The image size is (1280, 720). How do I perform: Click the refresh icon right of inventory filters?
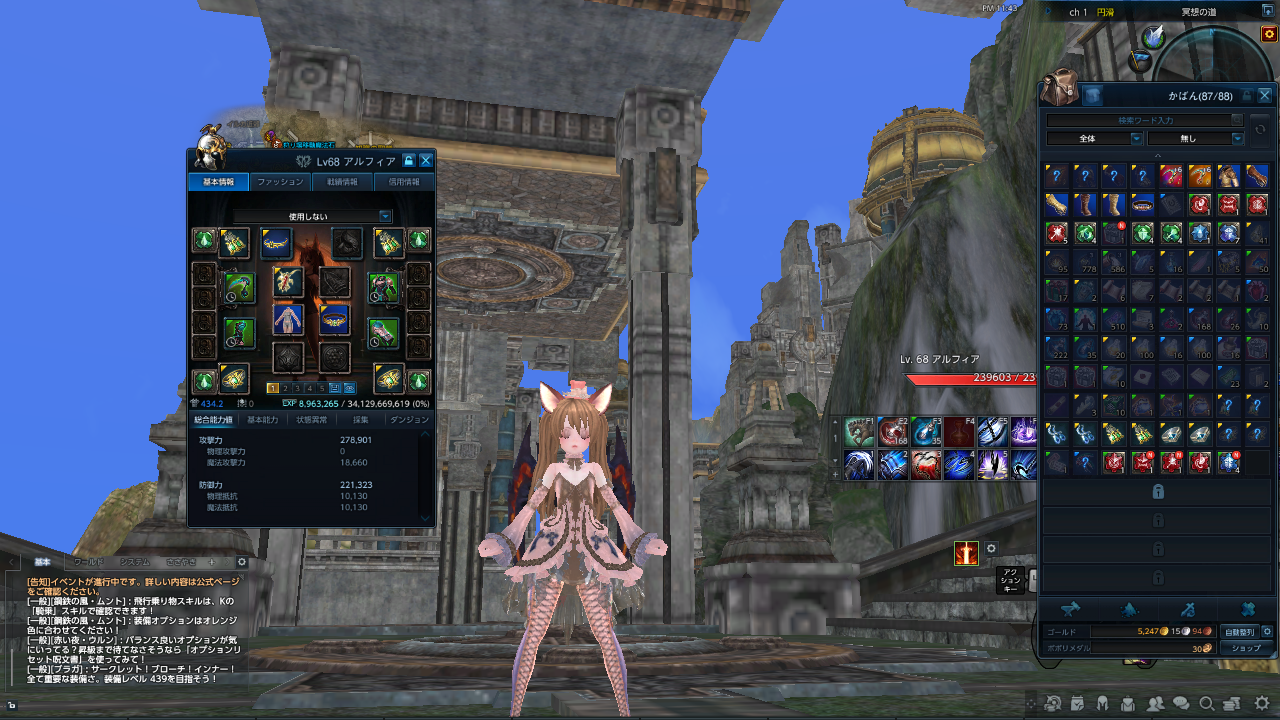(x=1260, y=130)
